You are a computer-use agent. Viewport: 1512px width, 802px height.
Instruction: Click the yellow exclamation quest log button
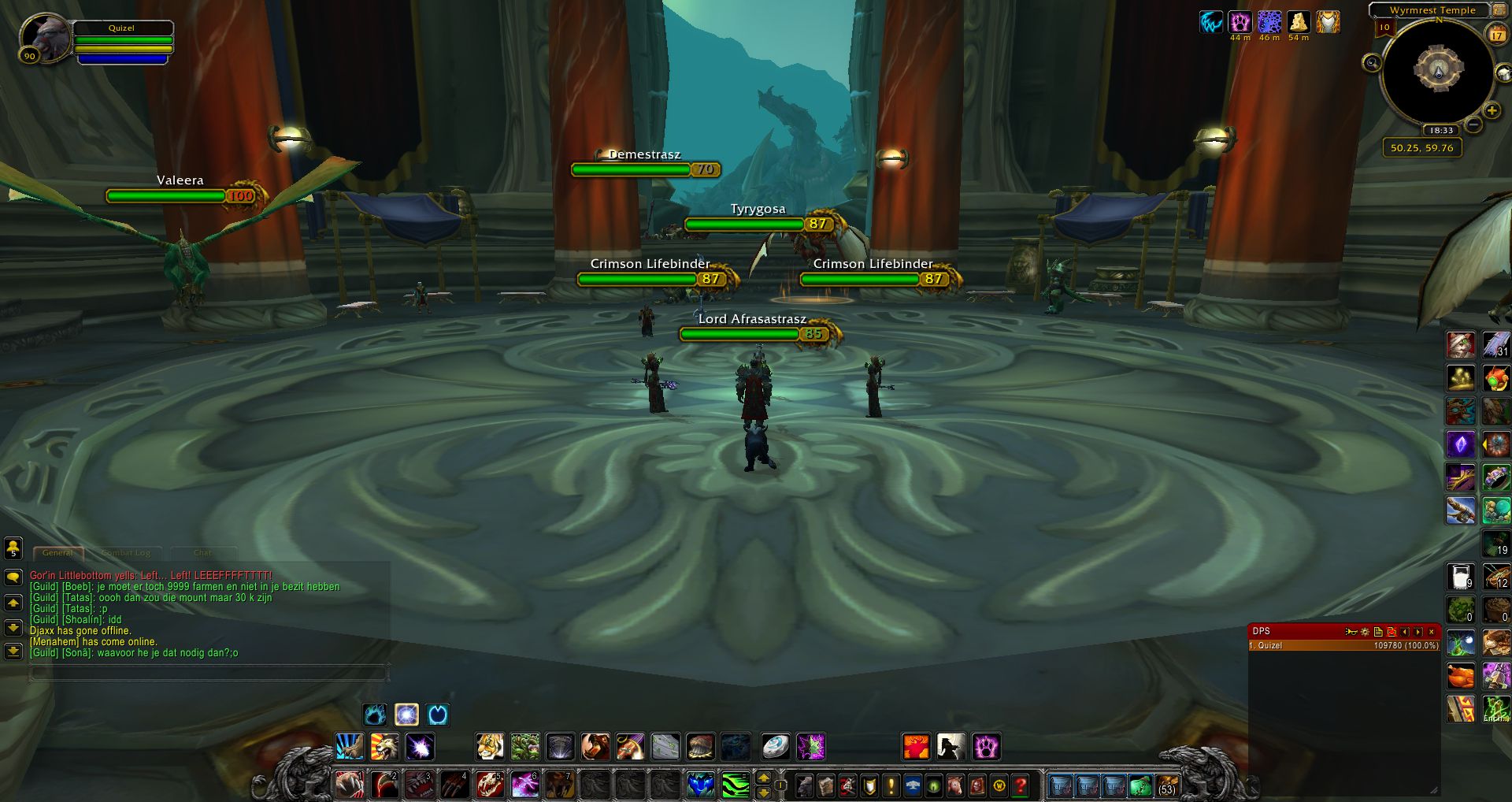[891, 785]
